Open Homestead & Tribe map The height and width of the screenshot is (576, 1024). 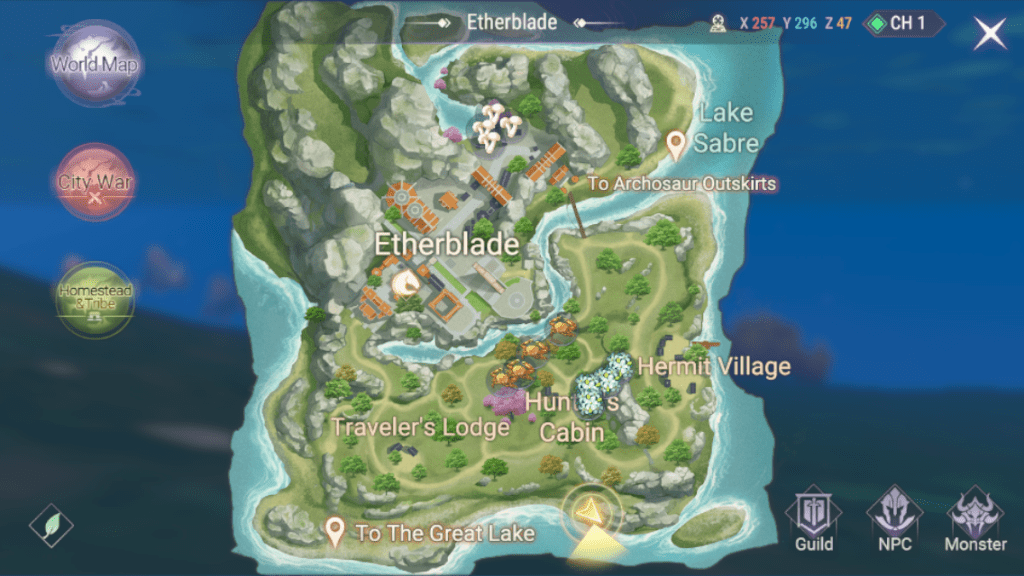[96, 298]
